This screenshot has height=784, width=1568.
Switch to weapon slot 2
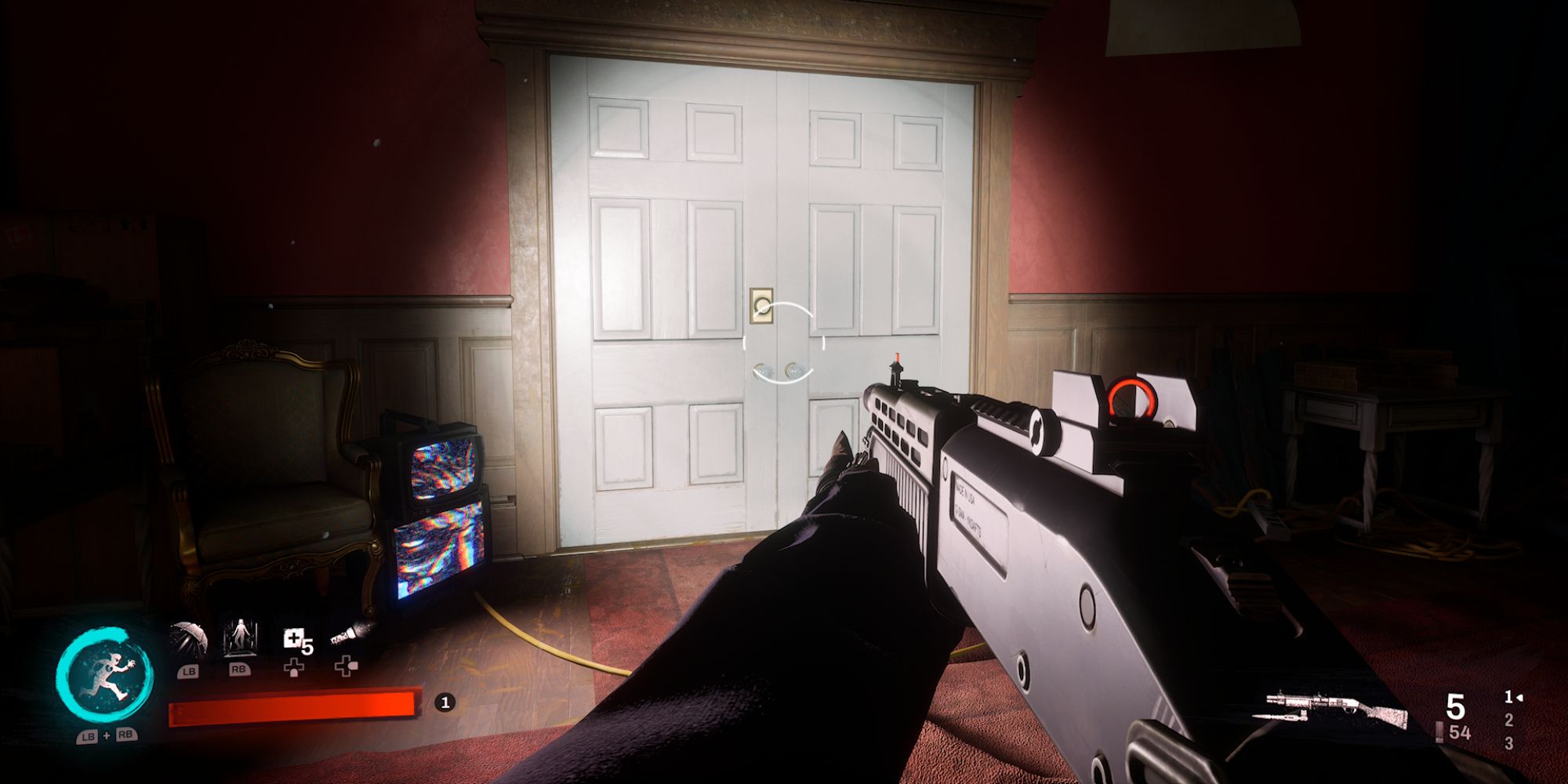click(x=1509, y=720)
